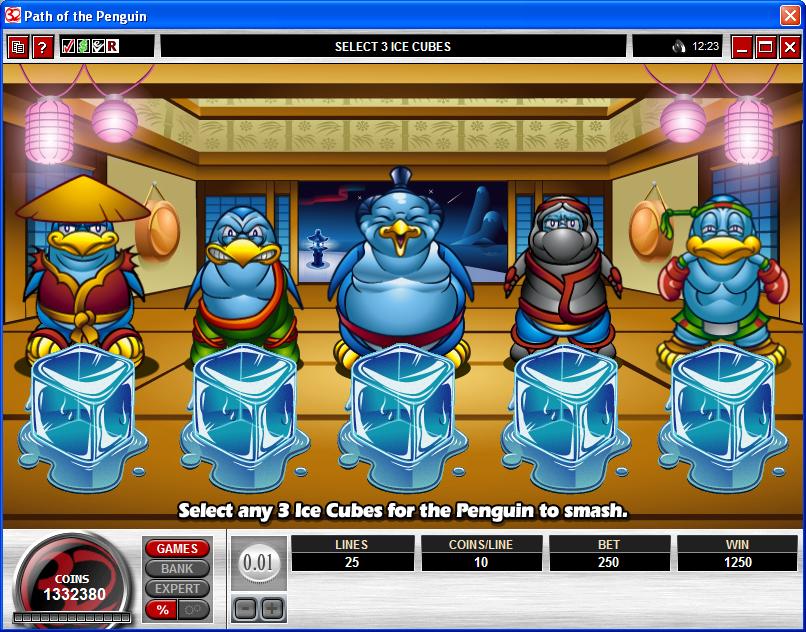Decrease coin size with the minus button

(245, 608)
